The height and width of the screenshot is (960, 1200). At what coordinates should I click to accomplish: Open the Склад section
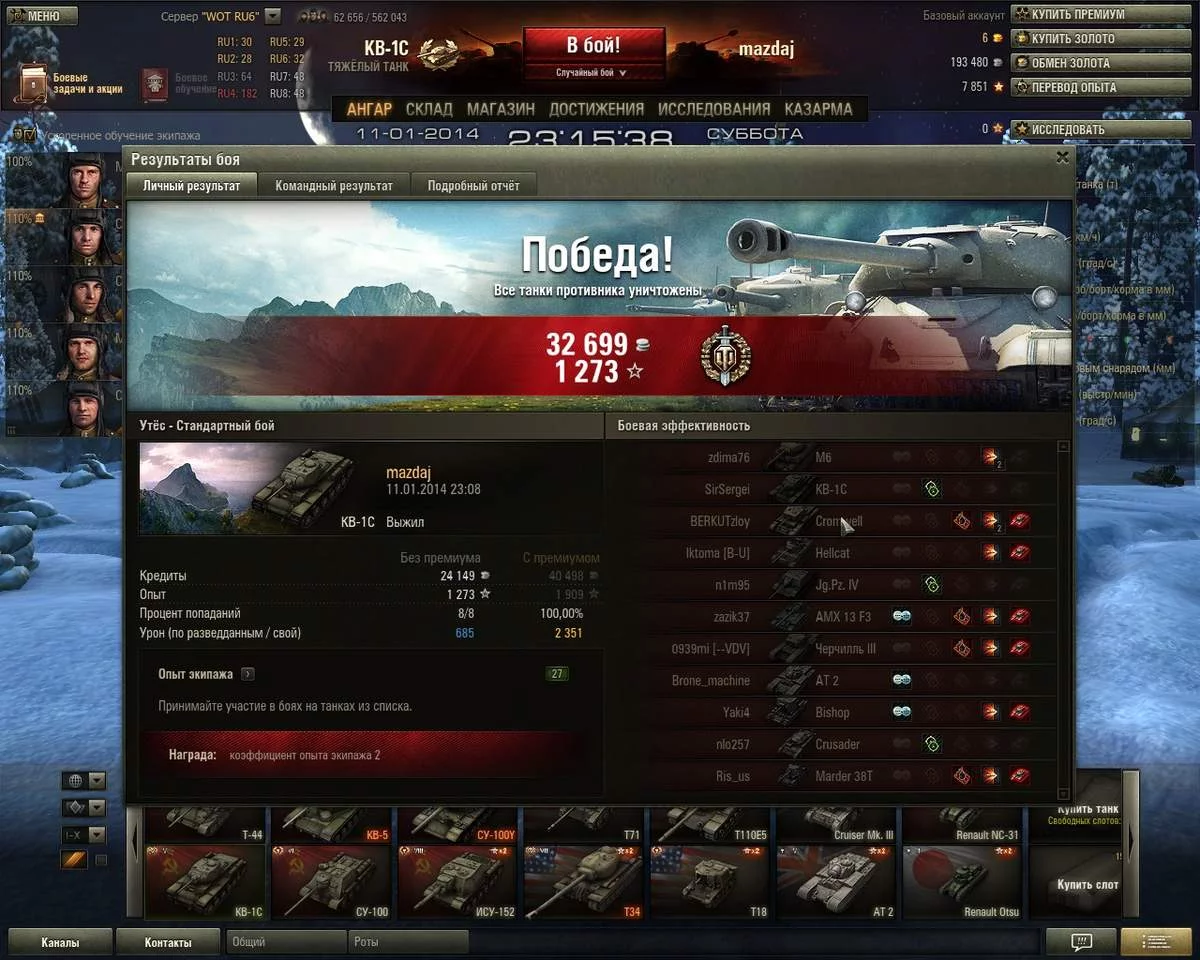[429, 109]
